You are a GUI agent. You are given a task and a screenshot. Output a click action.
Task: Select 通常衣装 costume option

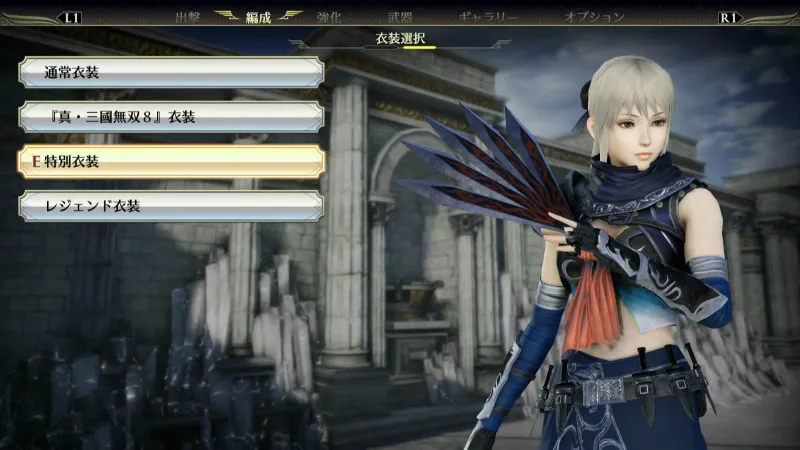(170, 72)
